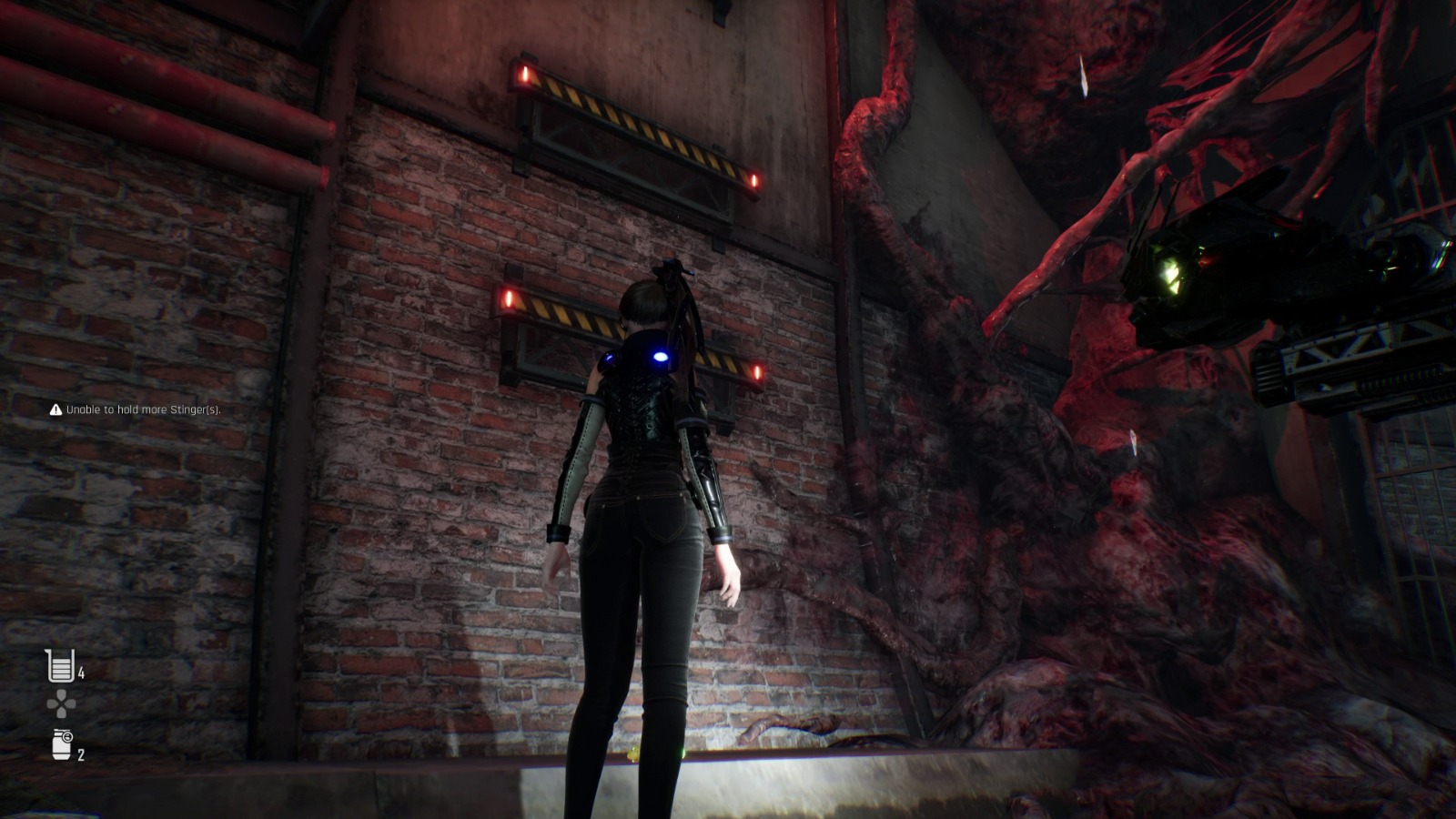The width and height of the screenshot is (1456, 819).
Task: Select the Stinger ammo counter icon
Action: (58, 665)
